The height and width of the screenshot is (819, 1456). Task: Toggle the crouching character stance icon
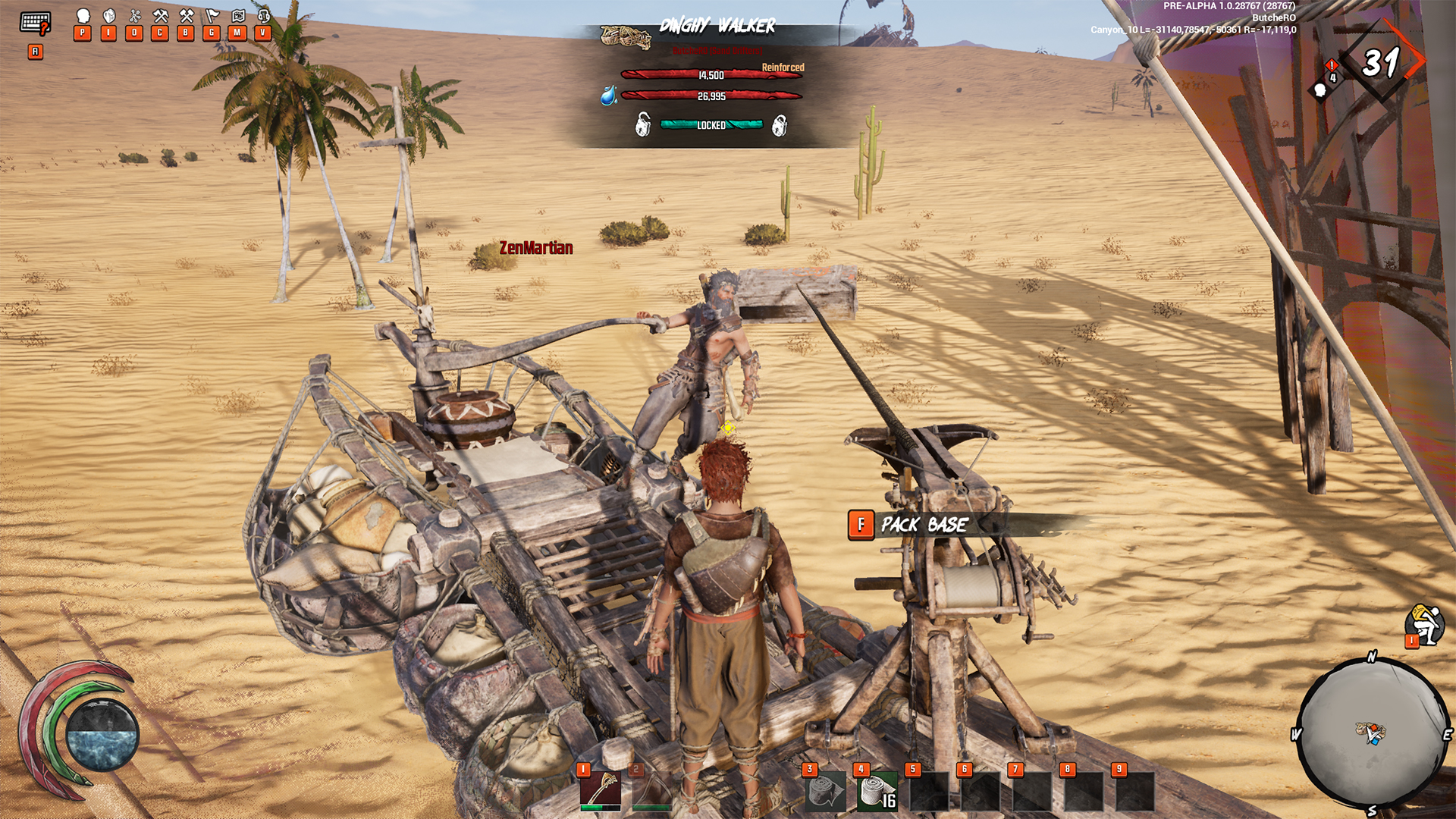click(1424, 625)
